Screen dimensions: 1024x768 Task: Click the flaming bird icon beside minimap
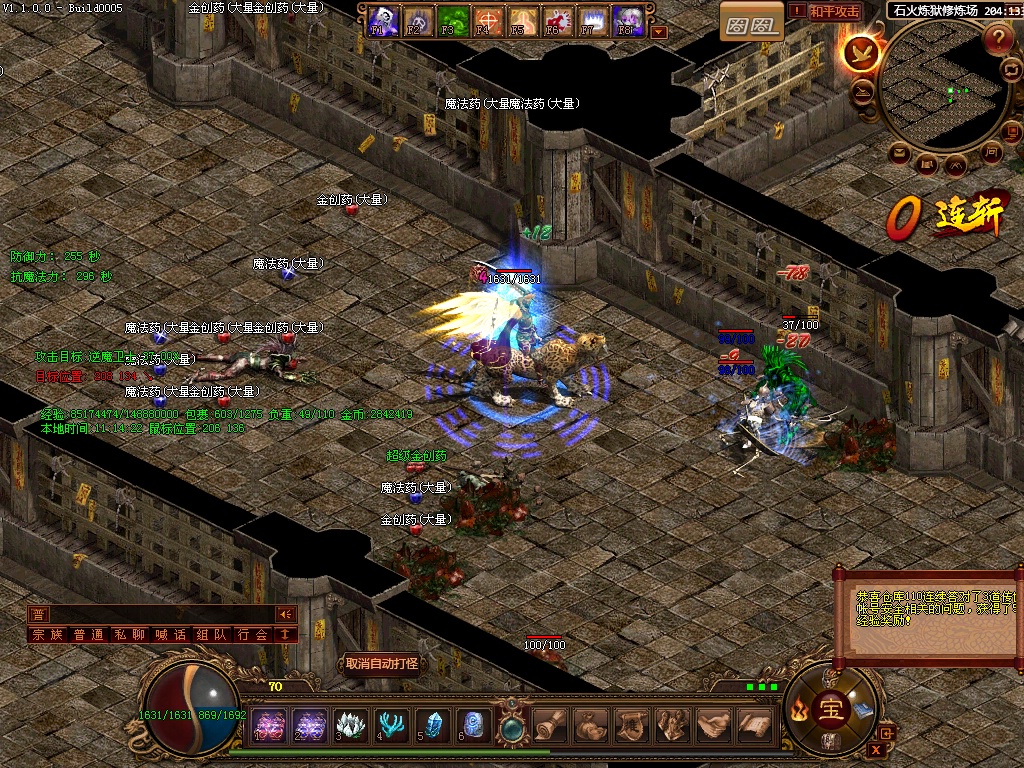click(x=861, y=52)
